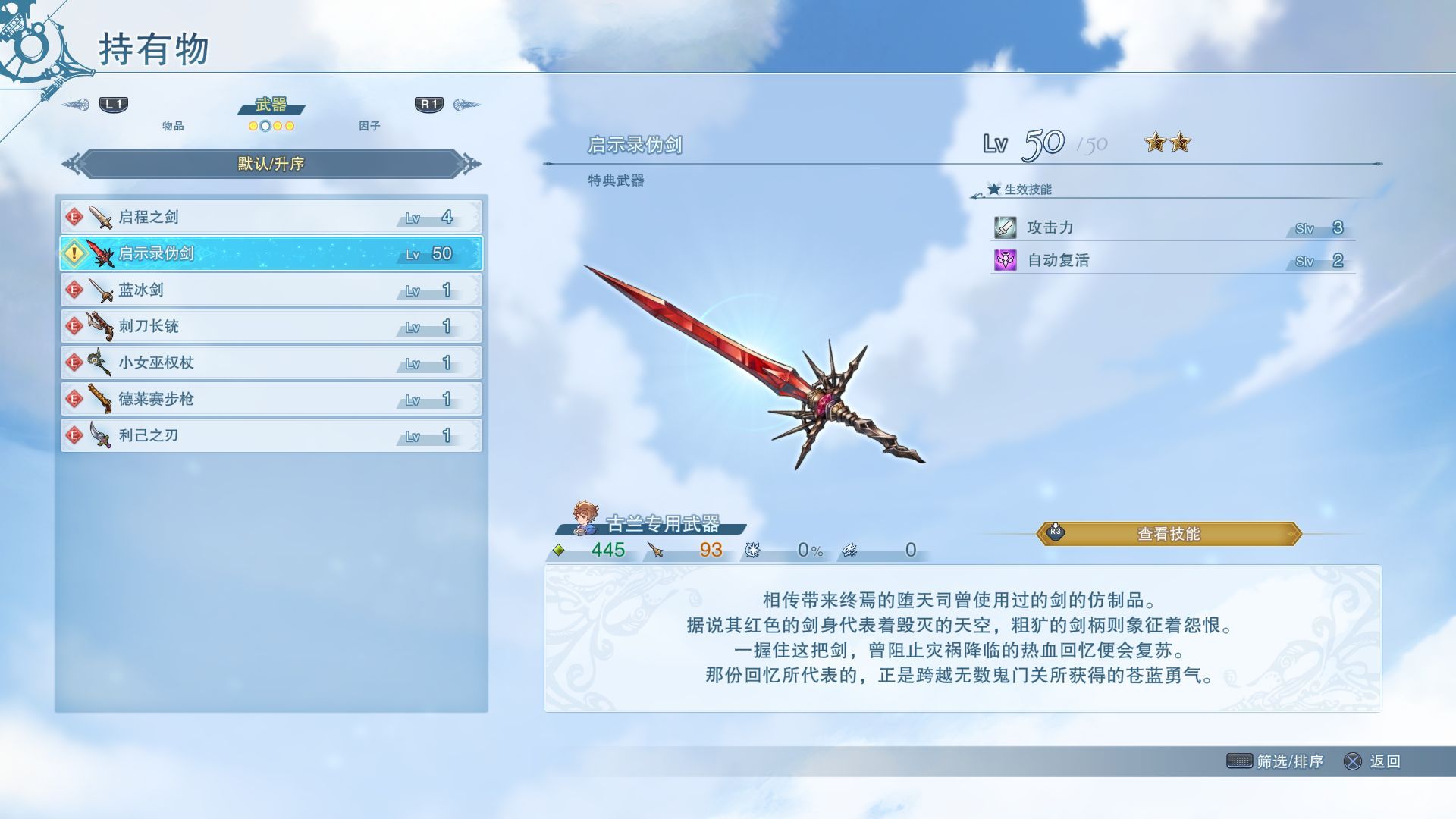1456x819 pixels.
Task: Open the 武器 tab
Action: [x=271, y=105]
